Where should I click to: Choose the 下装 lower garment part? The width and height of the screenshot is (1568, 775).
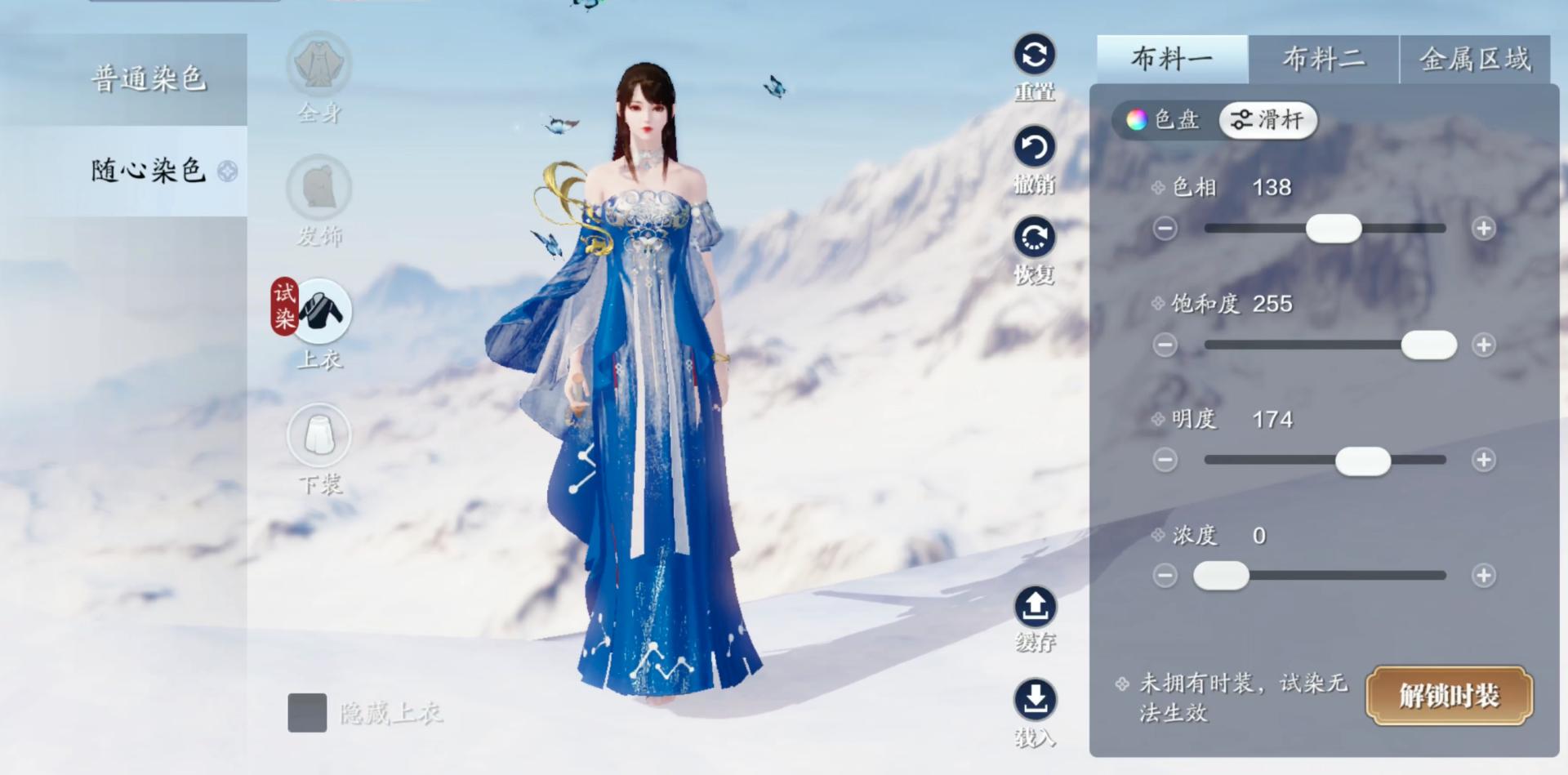coord(319,435)
